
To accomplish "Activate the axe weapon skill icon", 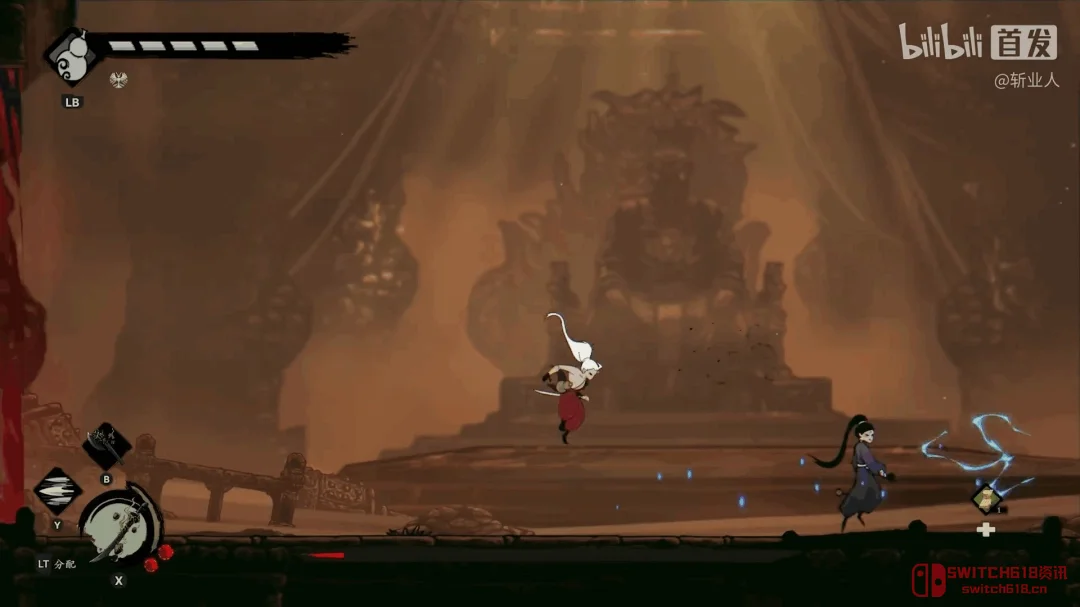I will (x=106, y=445).
